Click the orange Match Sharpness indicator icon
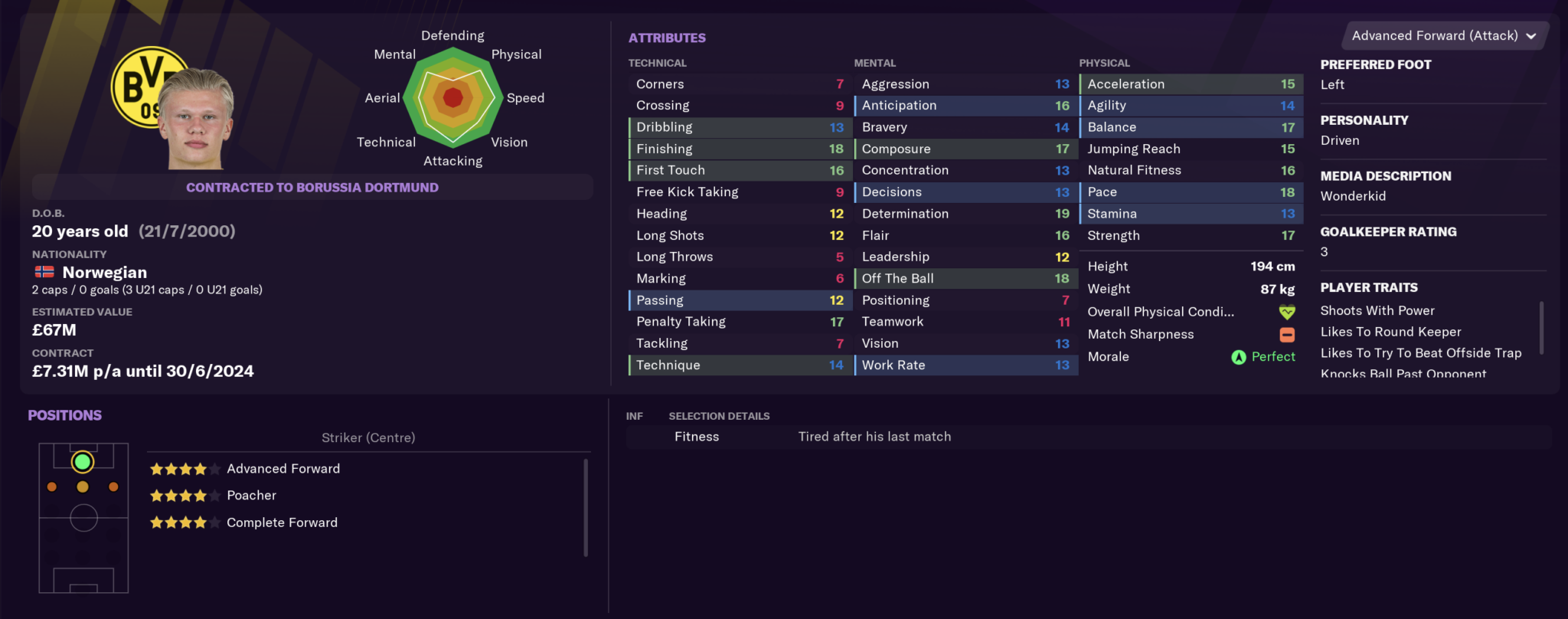1568x619 pixels. (x=1286, y=334)
